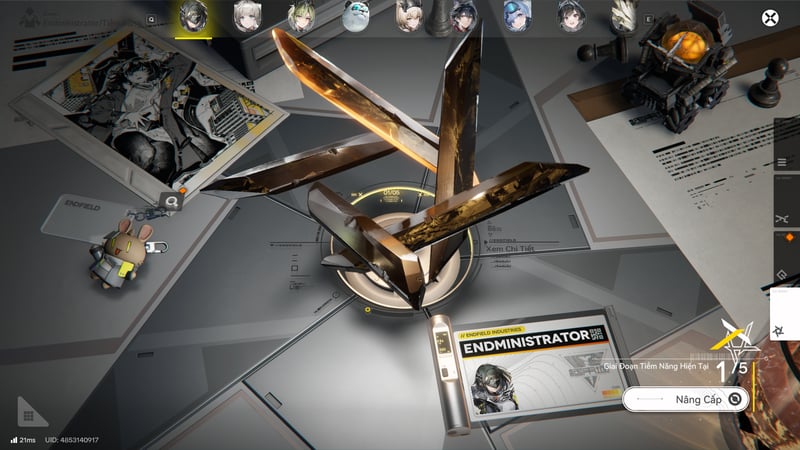Viewport: 800px width, 450px height.
Task: Choose the blue-haired character portrait
Action: click(x=517, y=17)
